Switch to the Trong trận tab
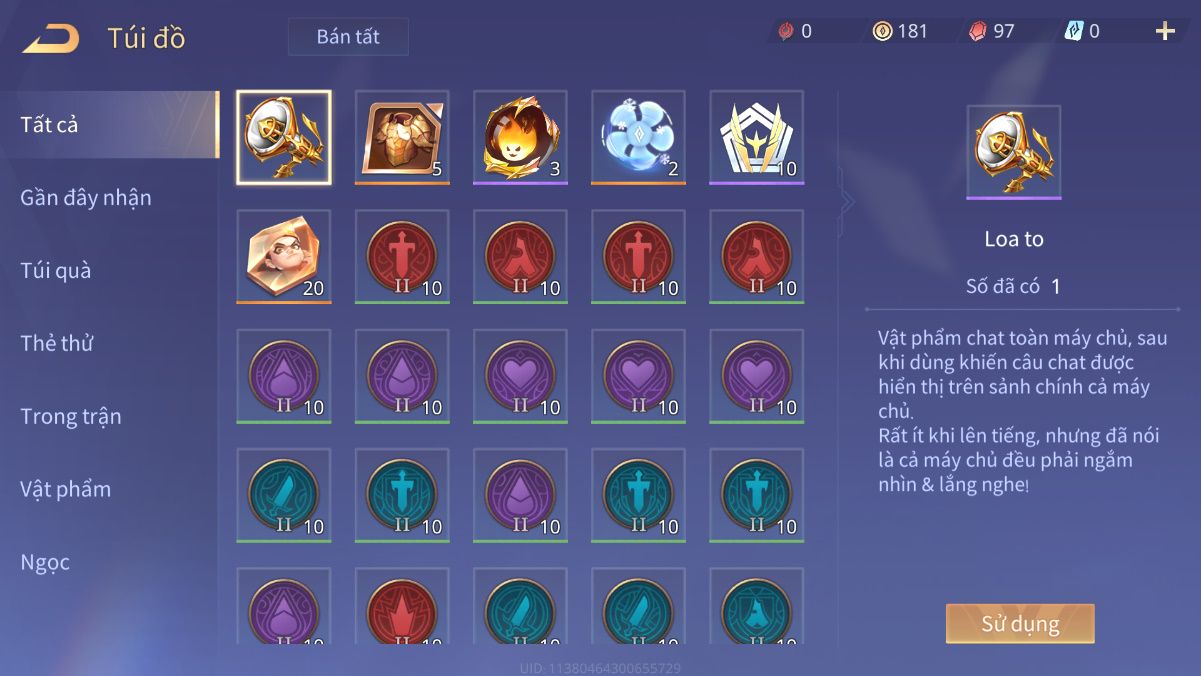This screenshot has height=676, width=1201. coord(71,417)
